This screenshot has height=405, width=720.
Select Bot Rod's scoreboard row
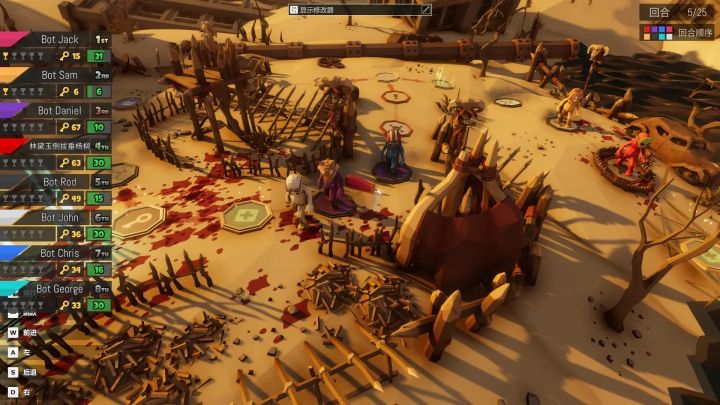click(58, 190)
